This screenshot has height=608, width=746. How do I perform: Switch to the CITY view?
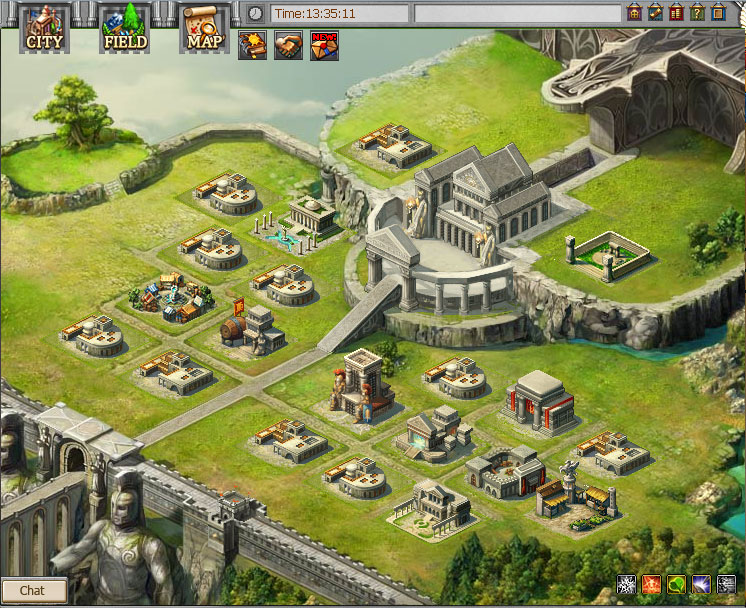coord(44,29)
